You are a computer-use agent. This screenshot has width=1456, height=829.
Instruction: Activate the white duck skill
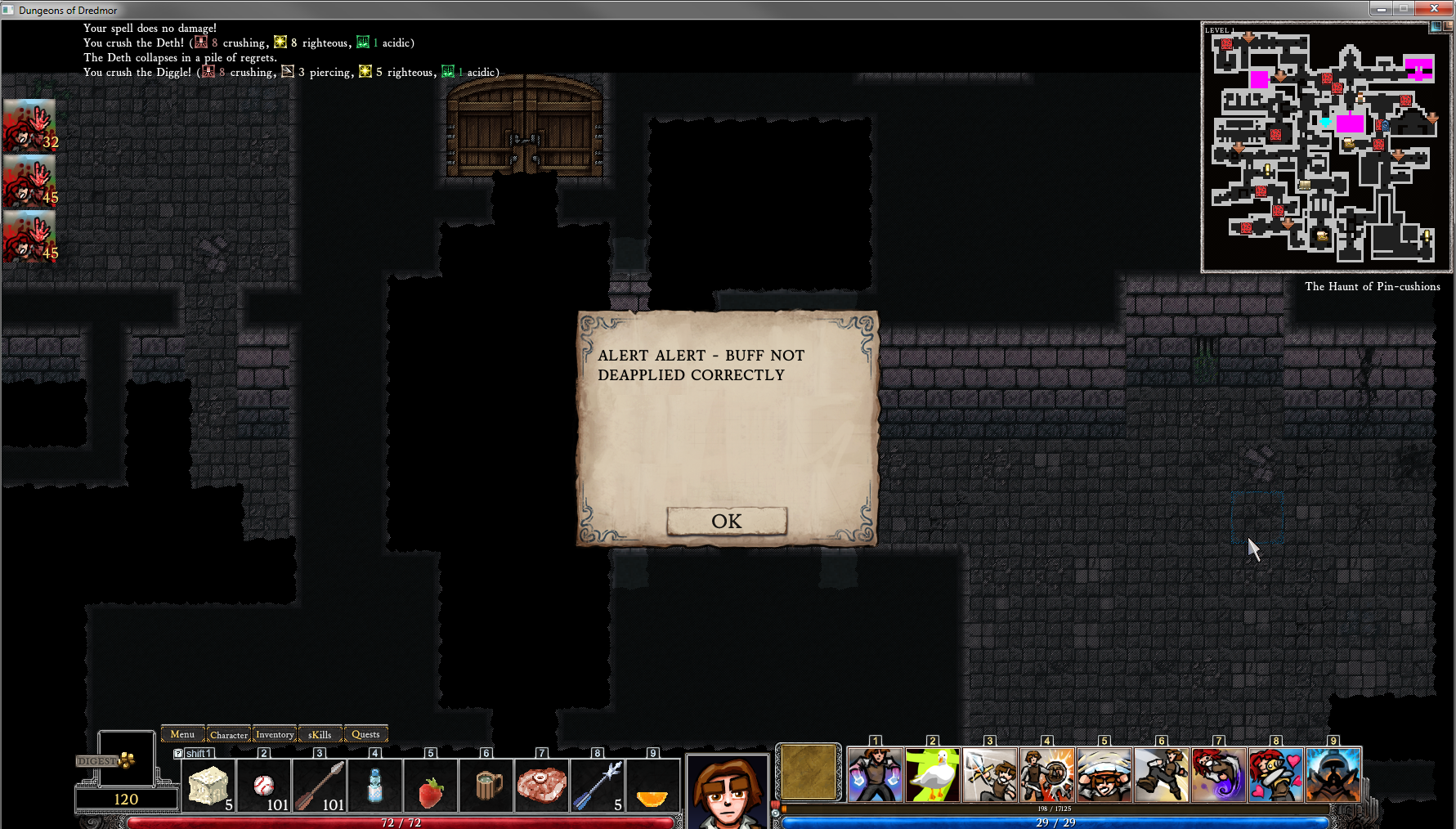933,775
